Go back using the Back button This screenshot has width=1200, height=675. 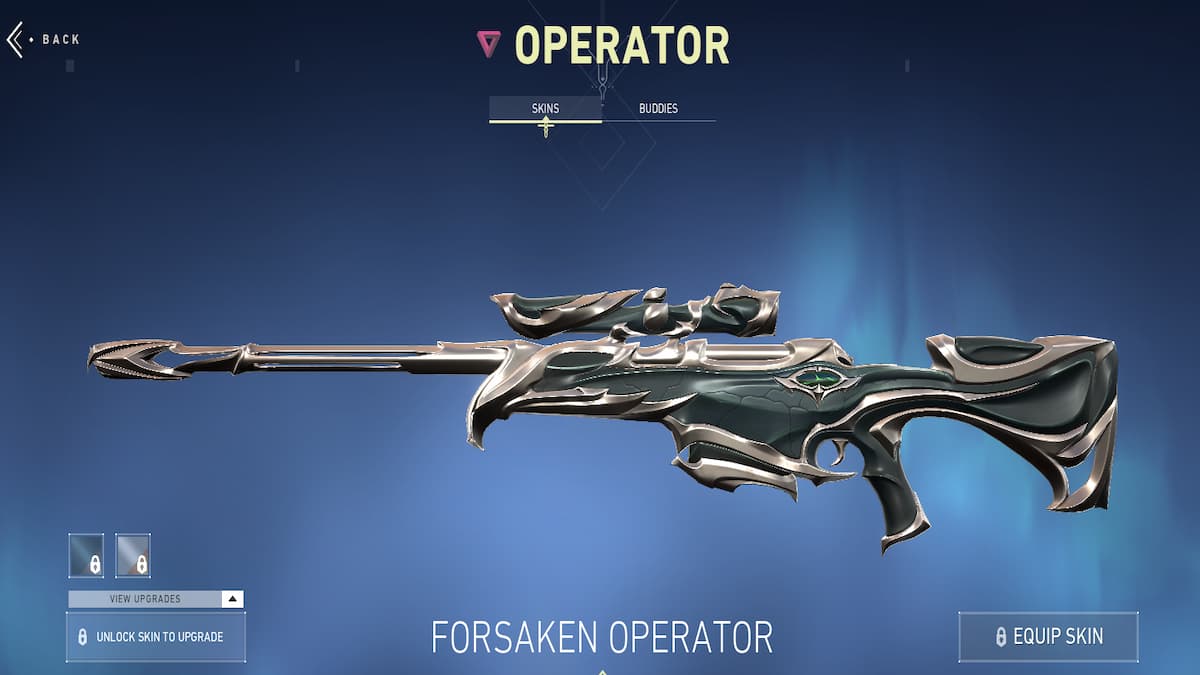[44, 40]
